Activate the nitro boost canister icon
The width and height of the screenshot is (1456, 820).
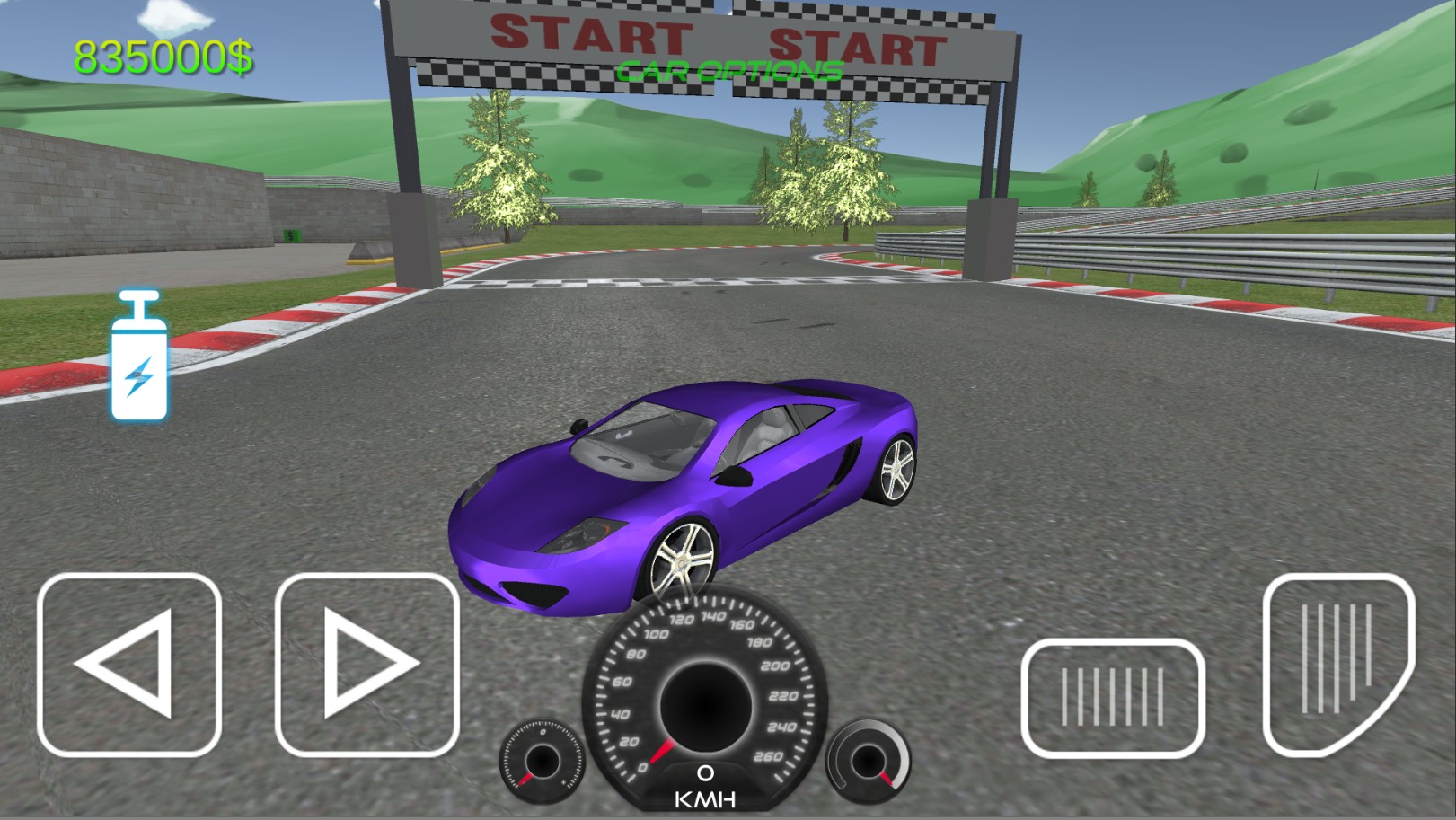[x=139, y=357]
